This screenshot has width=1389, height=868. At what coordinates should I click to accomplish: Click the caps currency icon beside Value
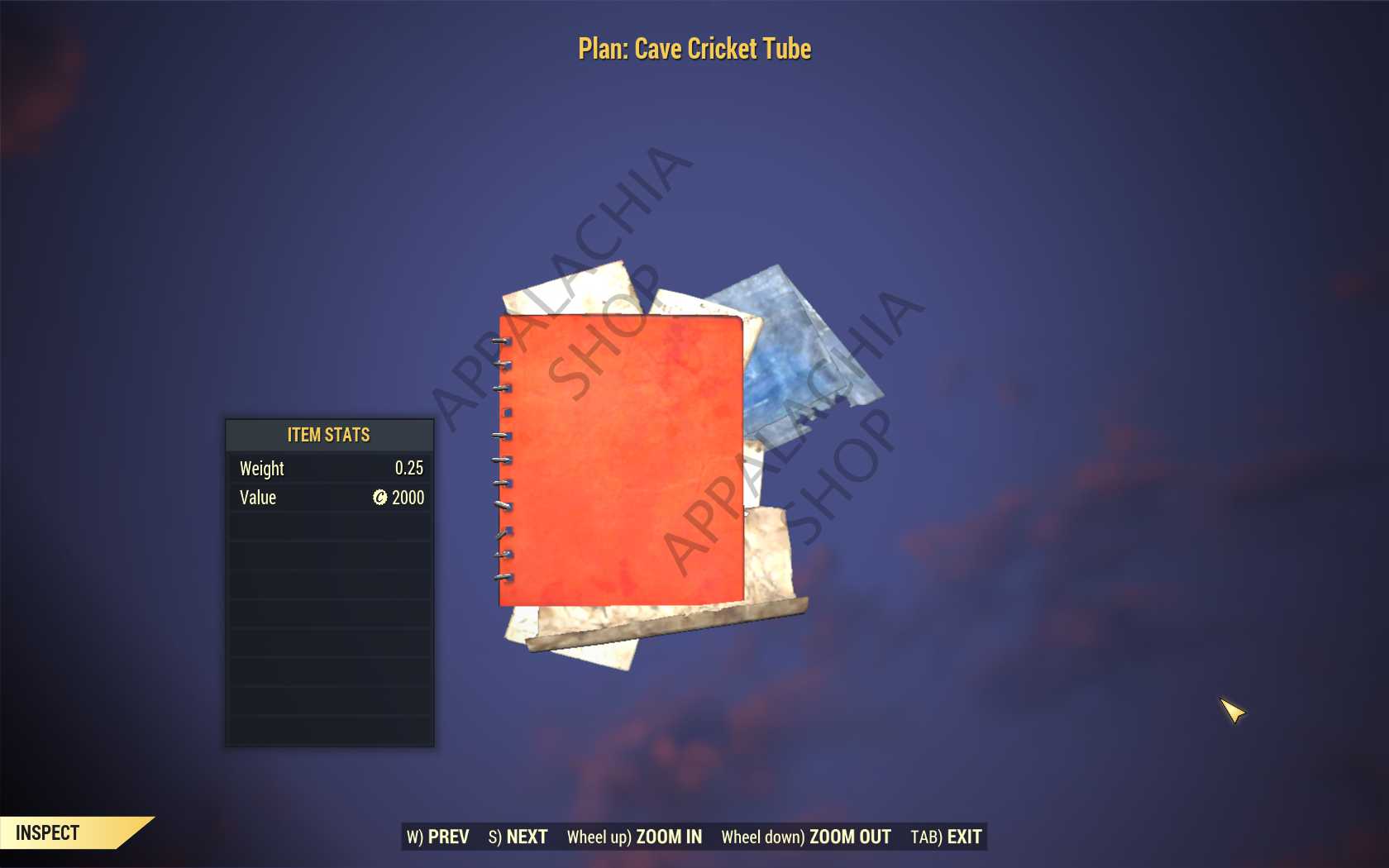click(379, 498)
